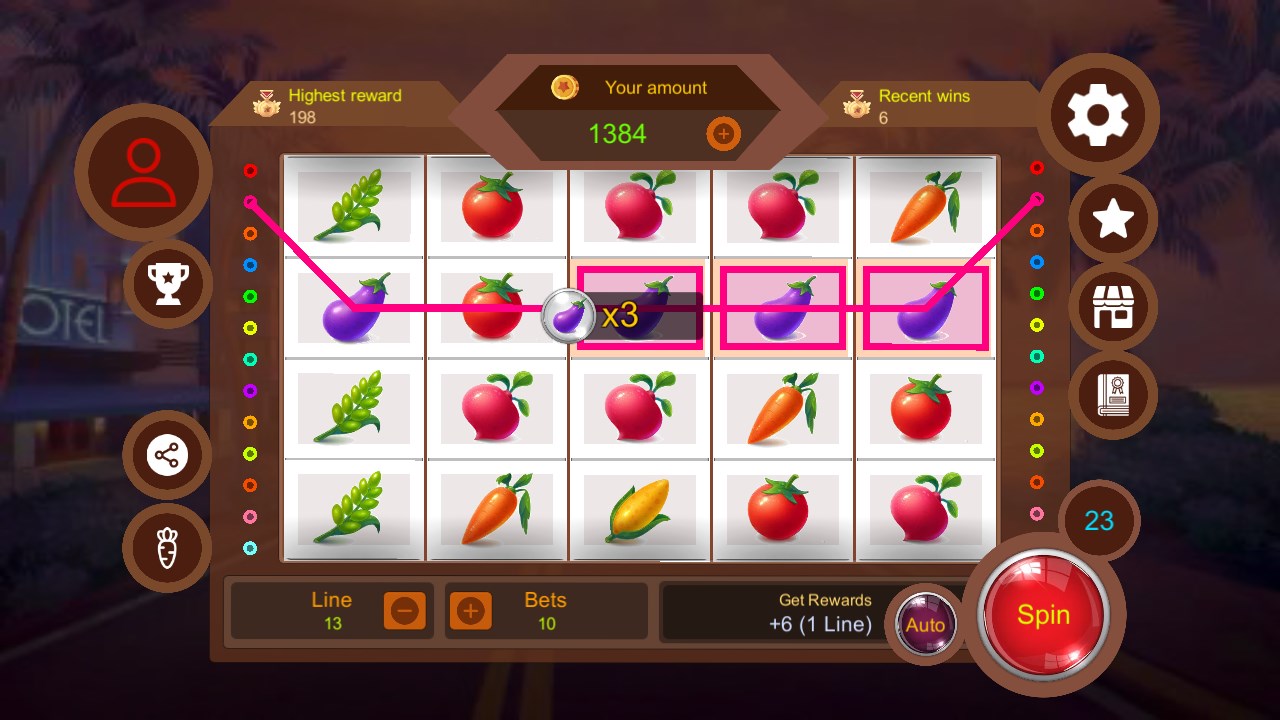The height and width of the screenshot is (720, 1280).
Task: Open the star favorites button
Action: coord(1113,219)
